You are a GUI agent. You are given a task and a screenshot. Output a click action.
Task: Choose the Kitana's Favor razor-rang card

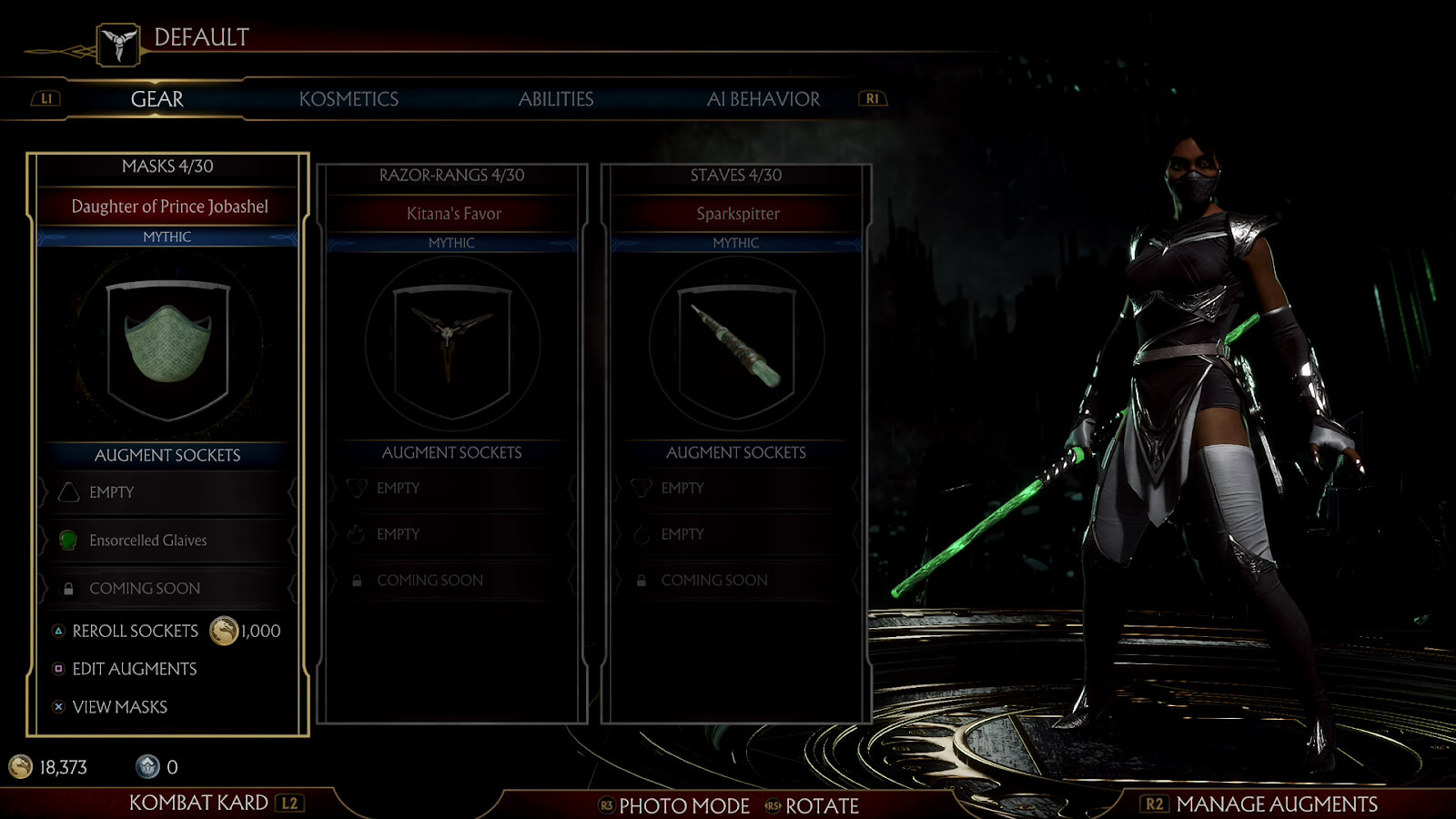point(451,346)
